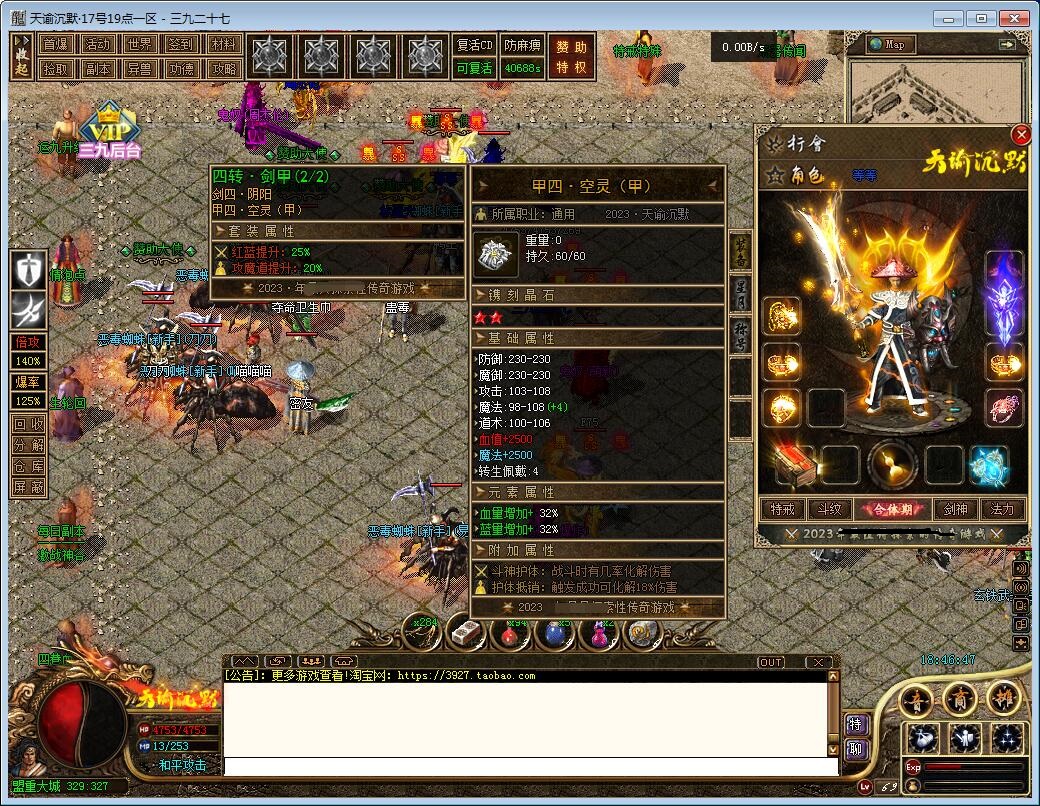Click the Map button above minimap

click(x=886, y=45)
